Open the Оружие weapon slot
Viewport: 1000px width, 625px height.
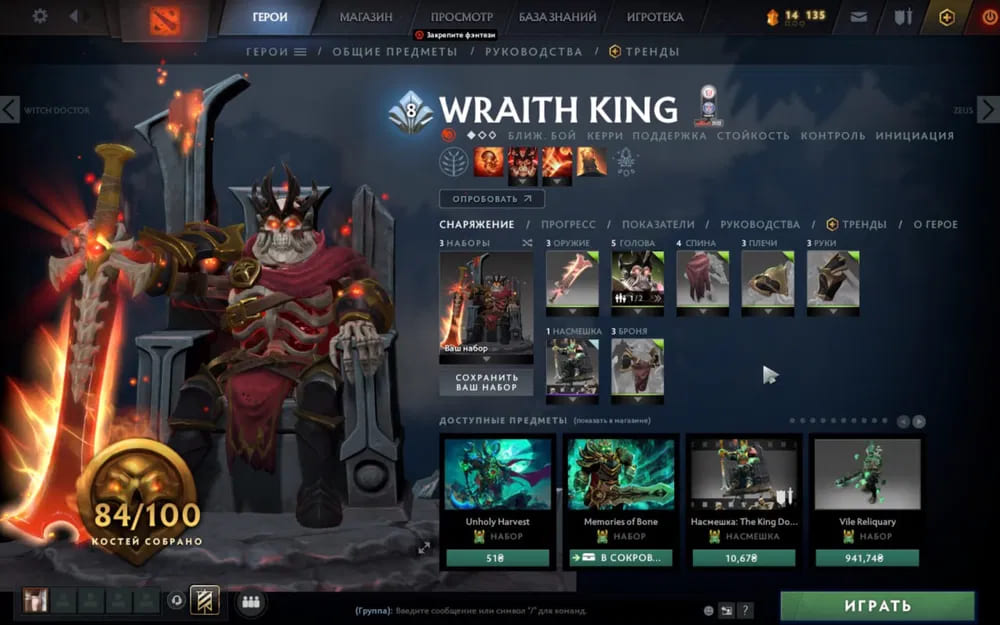[x=572, y=278]
